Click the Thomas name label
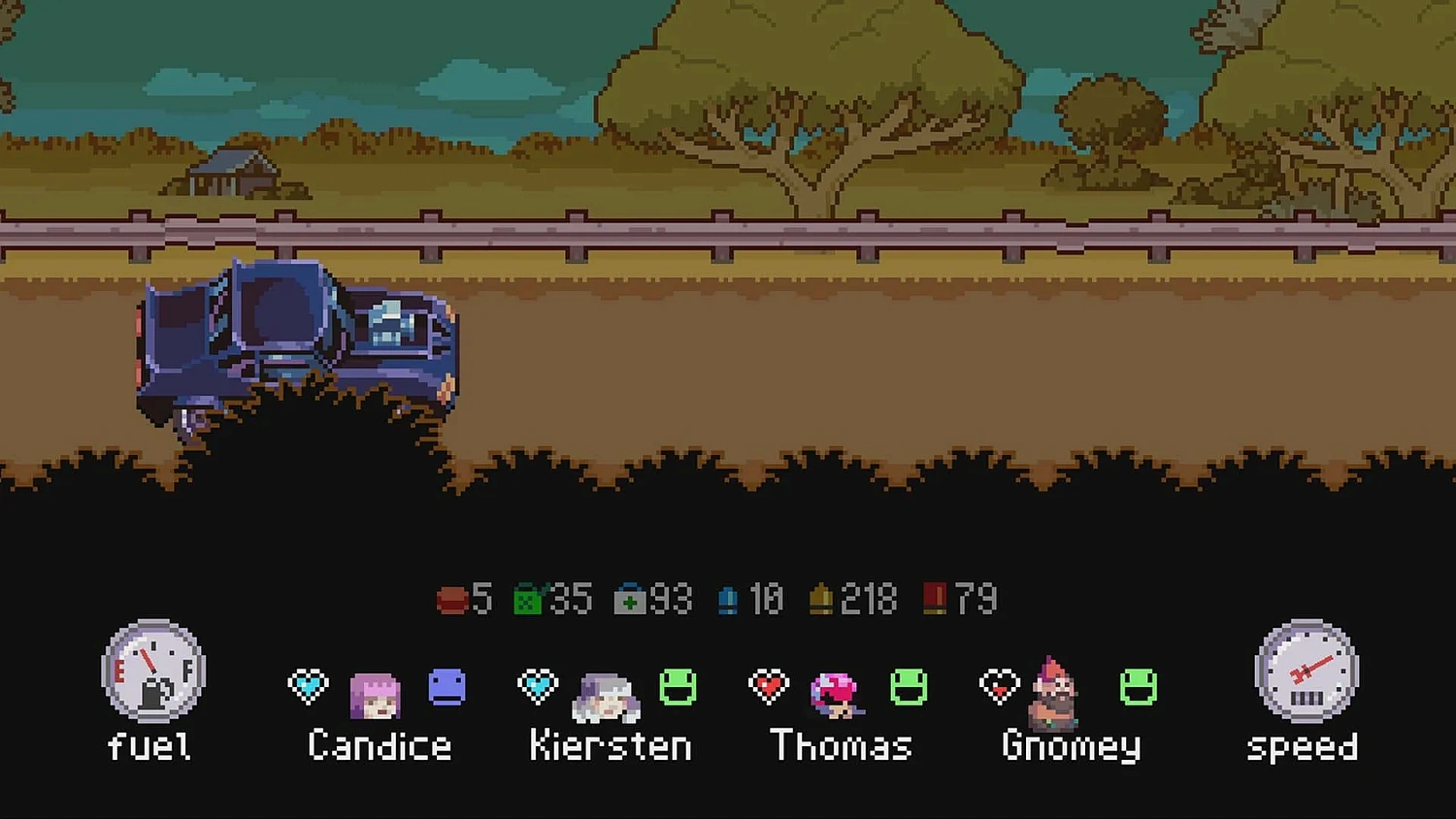This screenshot has width=1456, height=819. click(x=840, y=745)
